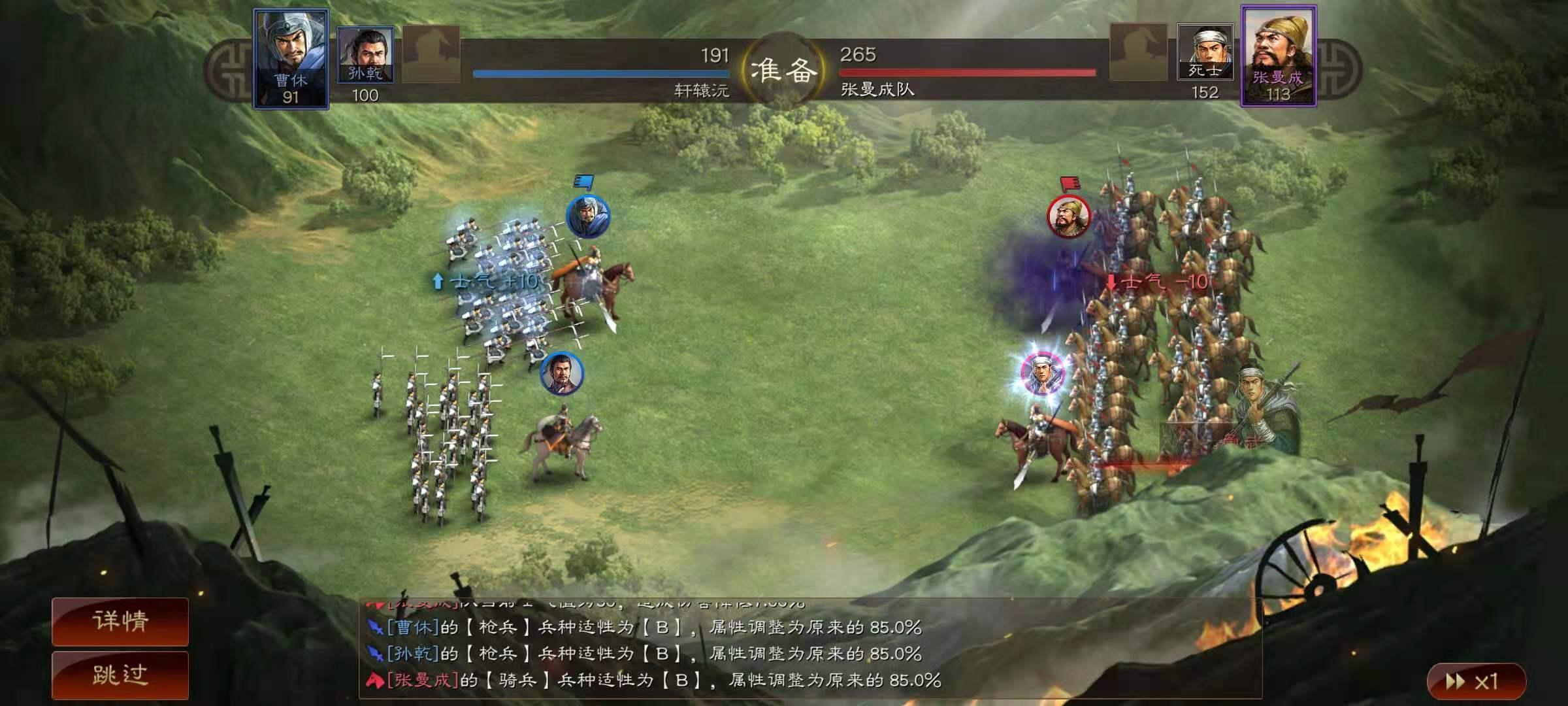Tap 曹休's round unit marker on battlefield
The height and width of the screenshot is (706, 1568).
(588, 216)
